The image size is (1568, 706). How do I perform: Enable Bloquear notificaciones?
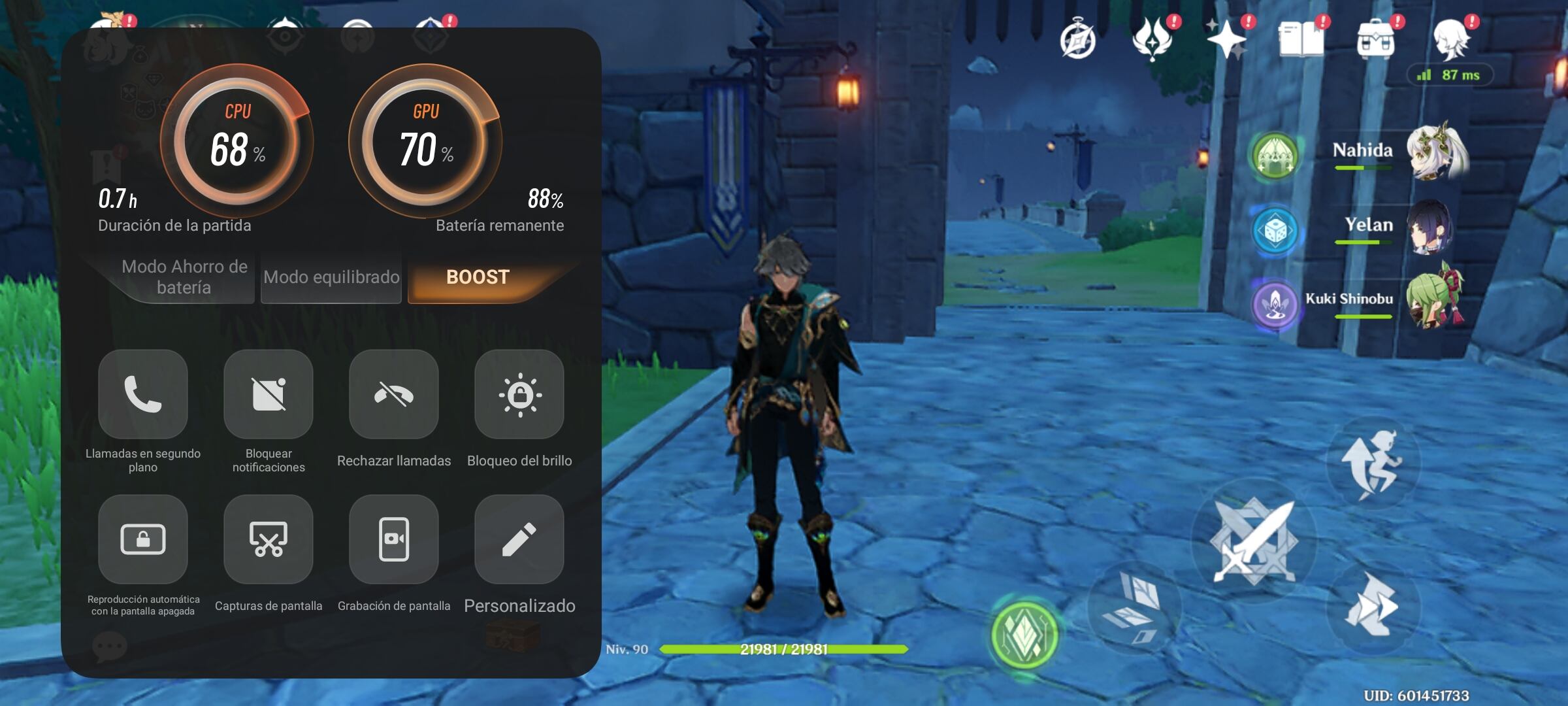268,395
